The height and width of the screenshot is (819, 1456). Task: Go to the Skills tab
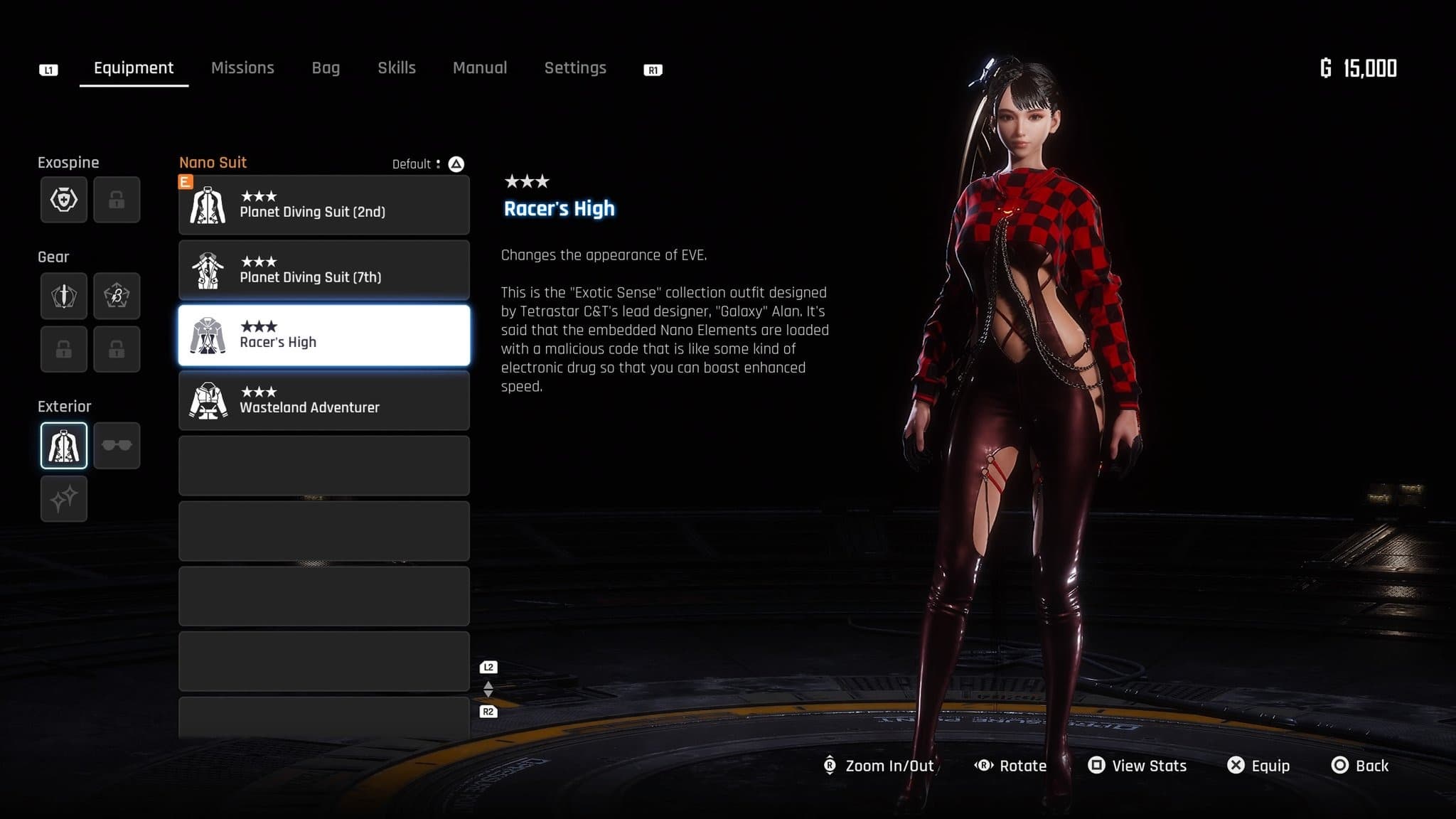click(x=396, y=68)
